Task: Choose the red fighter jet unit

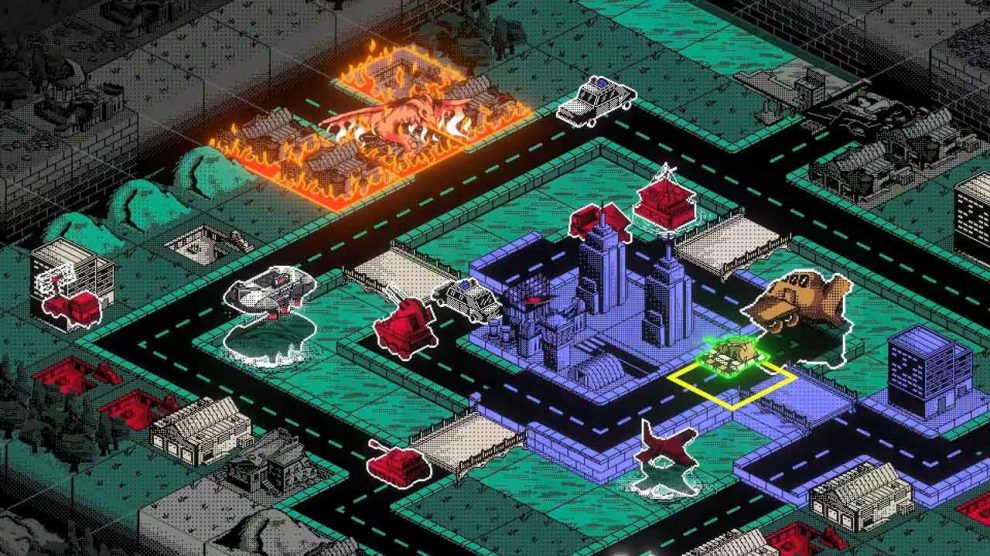Action: [x=666, y=446]
